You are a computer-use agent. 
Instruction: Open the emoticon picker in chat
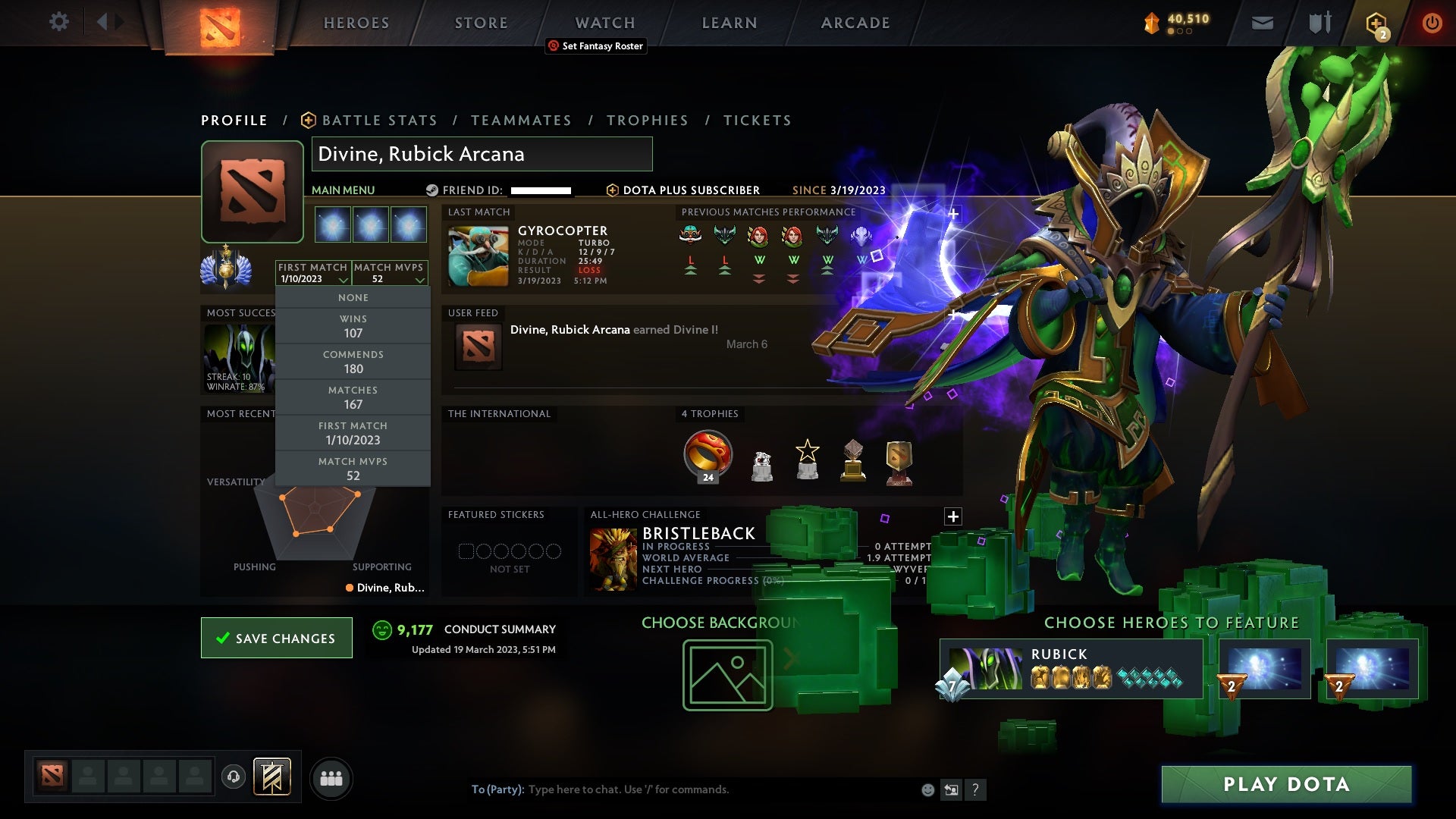click(x=927, y=789)
